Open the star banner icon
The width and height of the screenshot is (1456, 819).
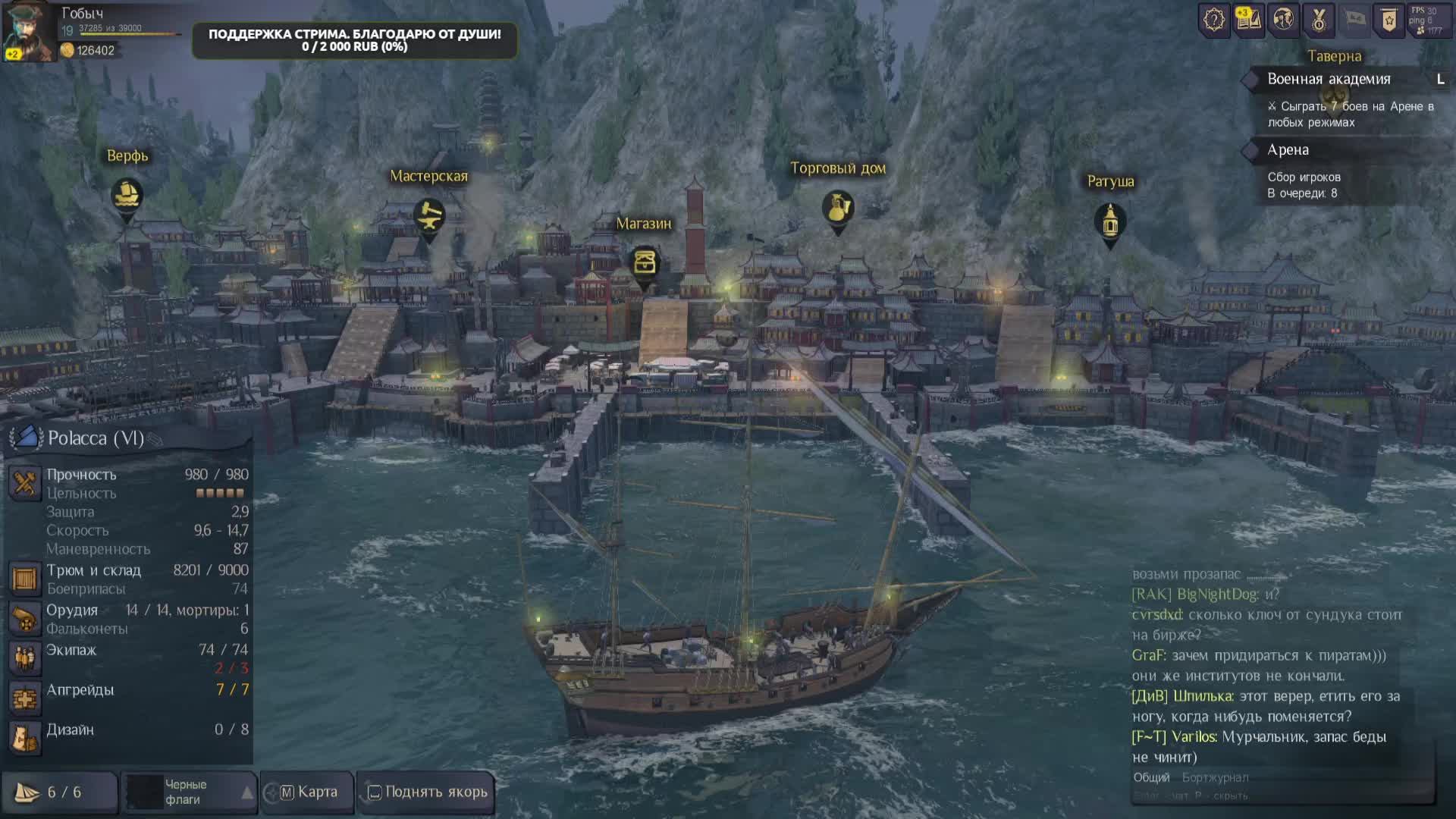click(1389, 20)
